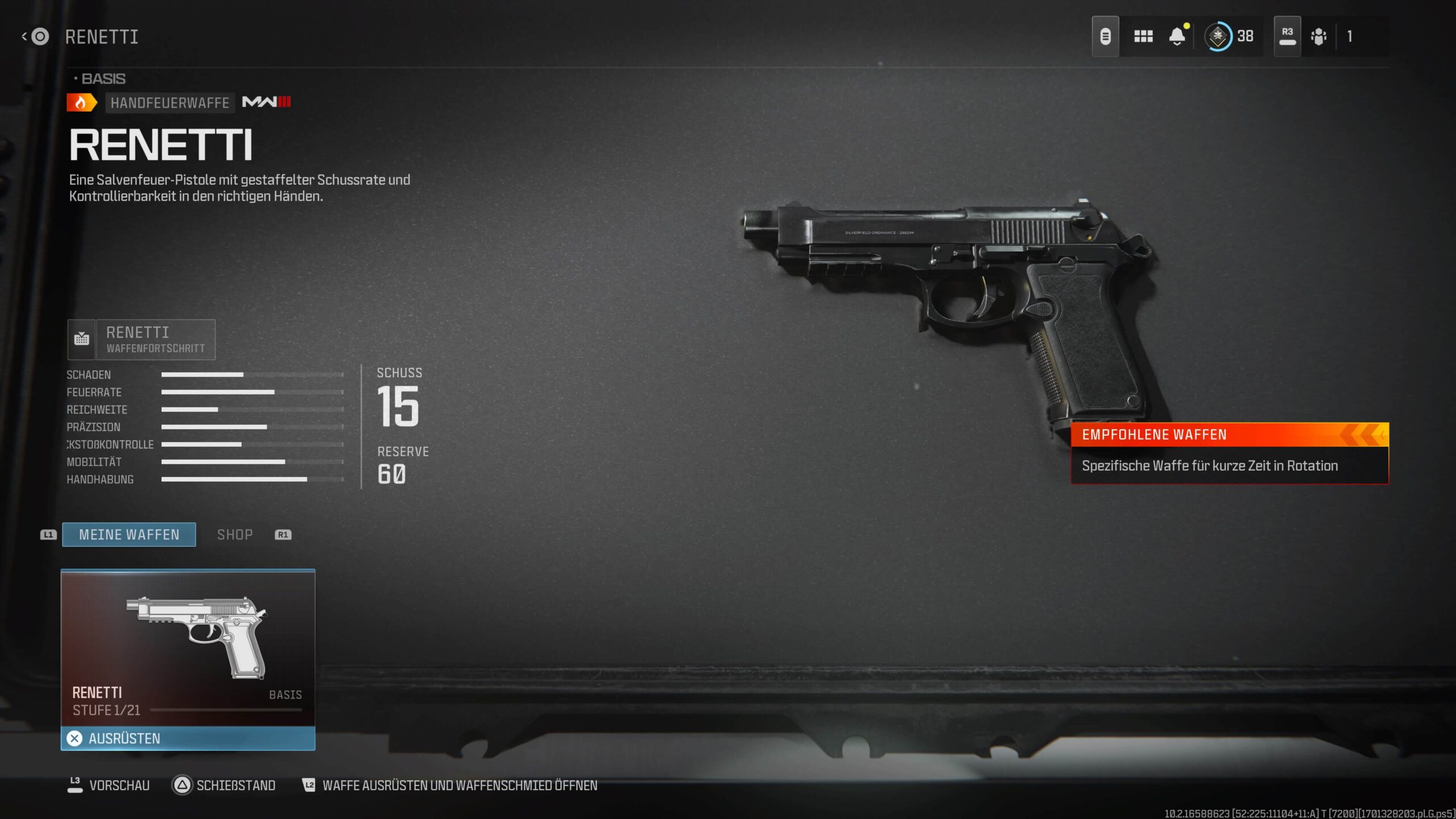1456x819 pixels.
Task: Open the grid menu icon
Action: tap(1143, 36)
